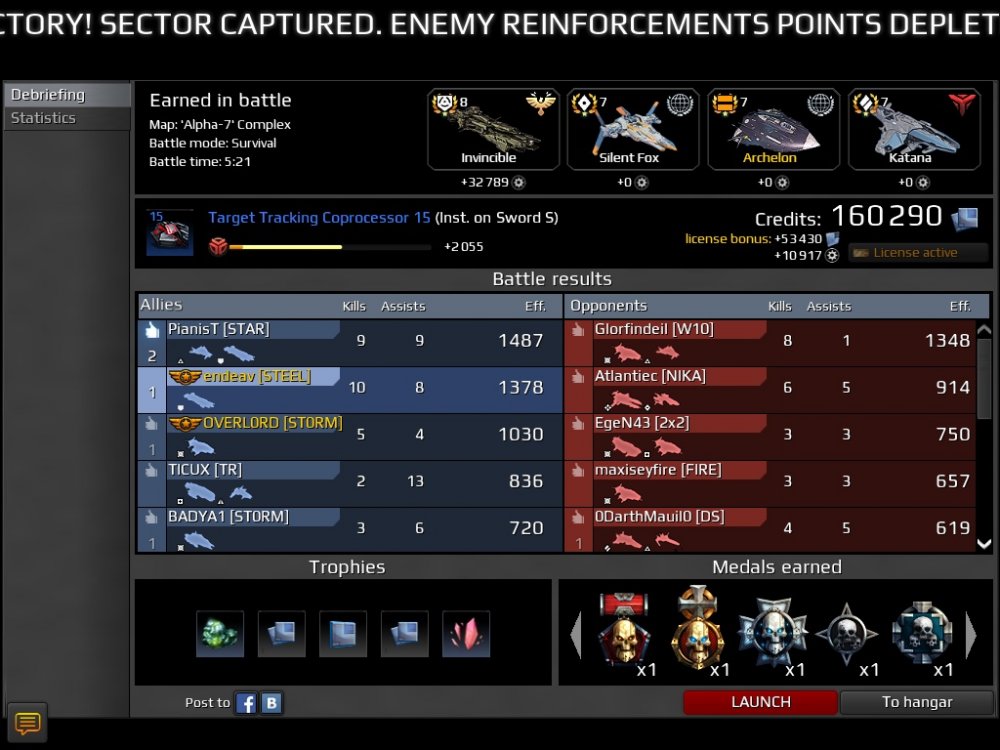Open the chat window
The height and width of the screenshot is (750, 1000).
27,722
